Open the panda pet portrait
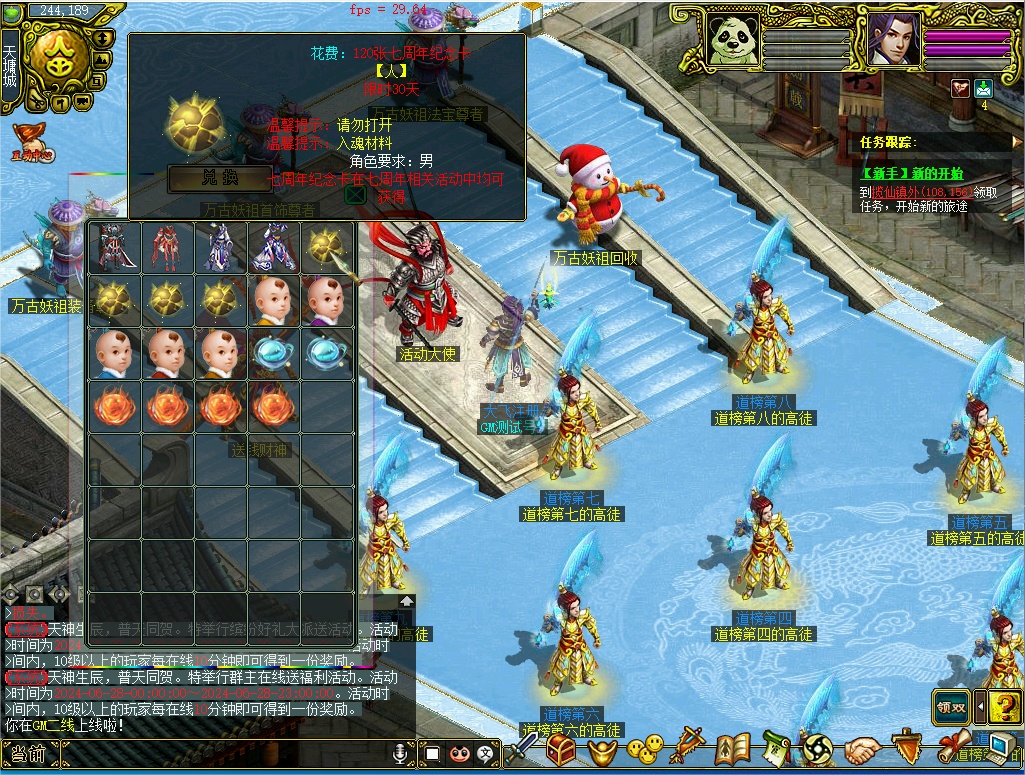Viewport: 1025px width, 775px height. (x=733, y=40)
